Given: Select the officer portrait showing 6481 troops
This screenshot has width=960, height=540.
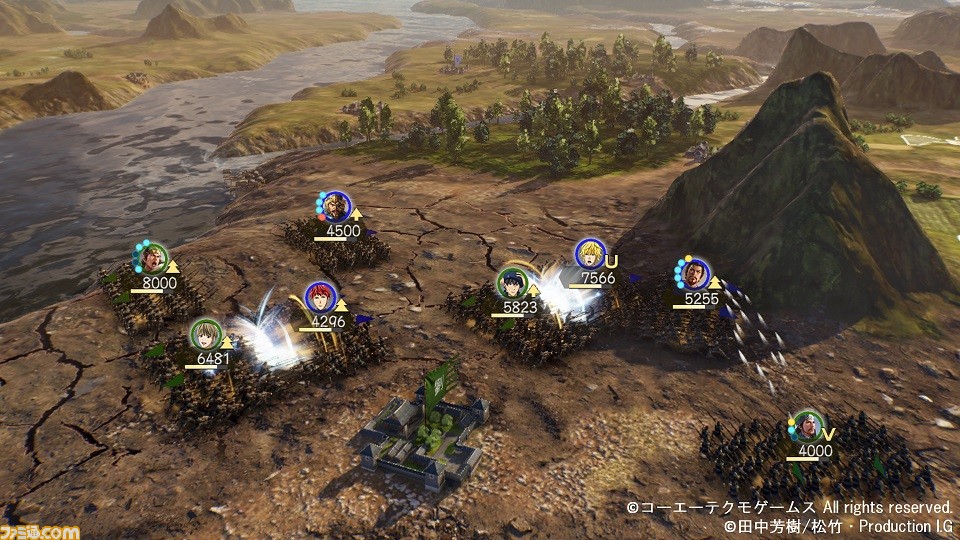Looking at the screenshot, I should tap(205, 333).
